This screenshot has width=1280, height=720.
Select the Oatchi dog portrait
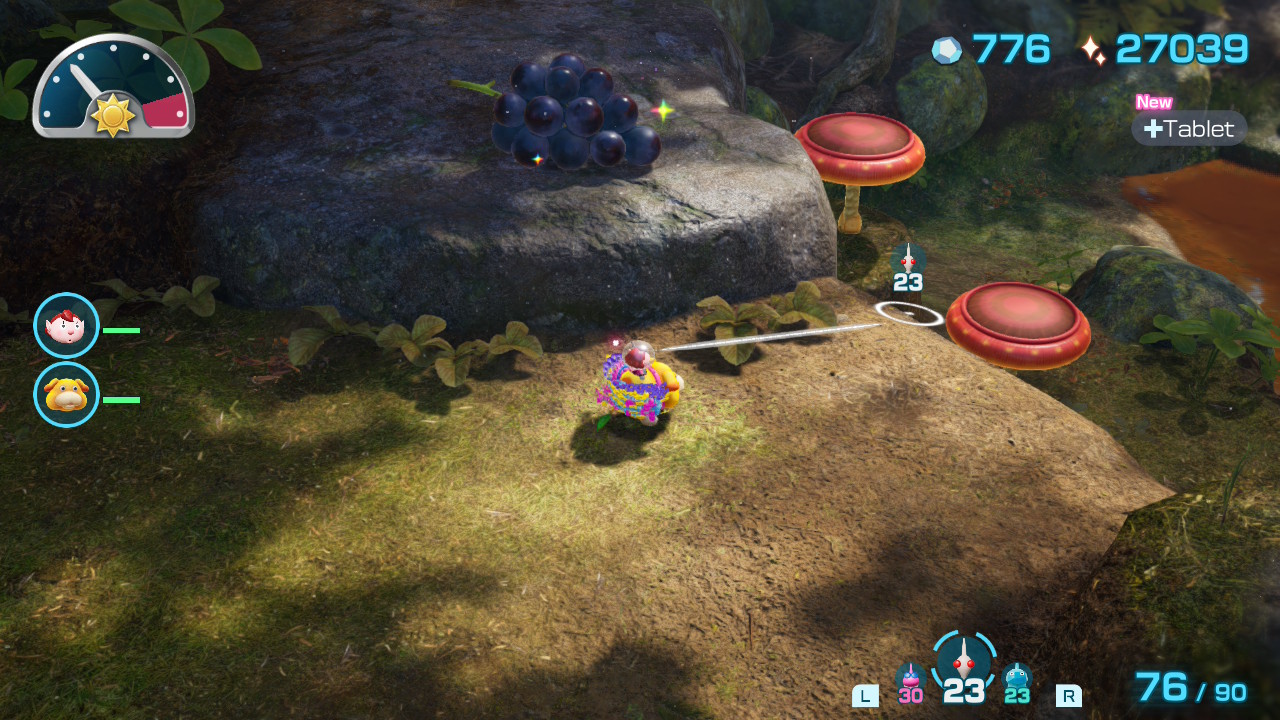pos(66,395)
